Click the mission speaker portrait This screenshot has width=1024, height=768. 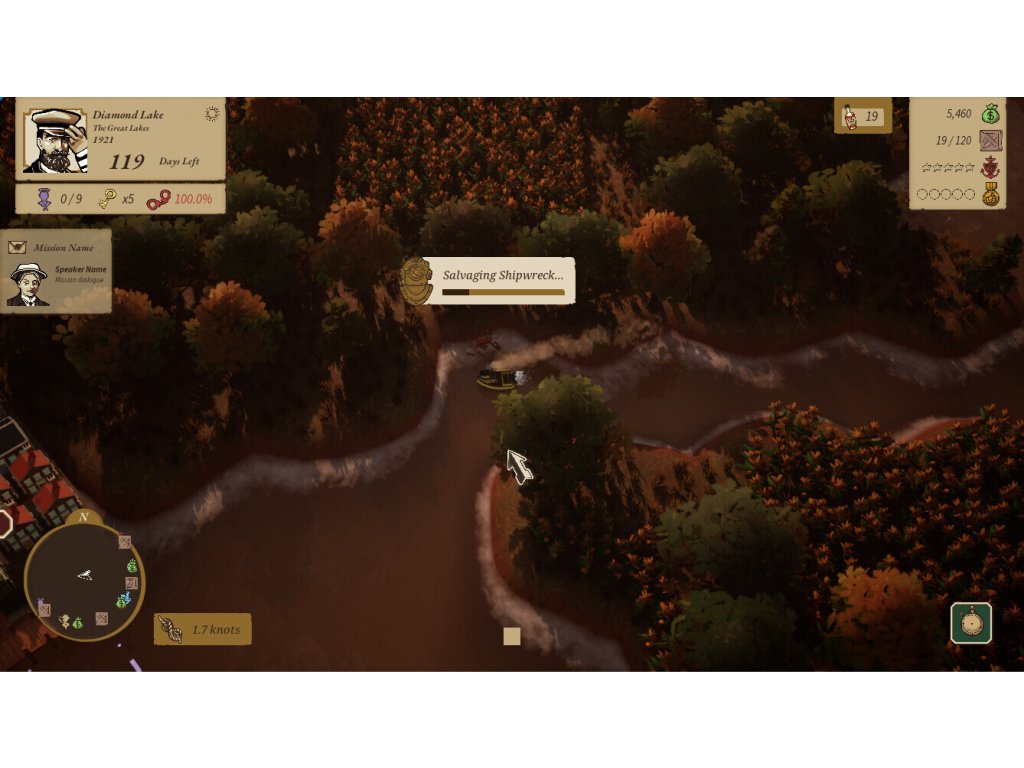click(27, 284)
